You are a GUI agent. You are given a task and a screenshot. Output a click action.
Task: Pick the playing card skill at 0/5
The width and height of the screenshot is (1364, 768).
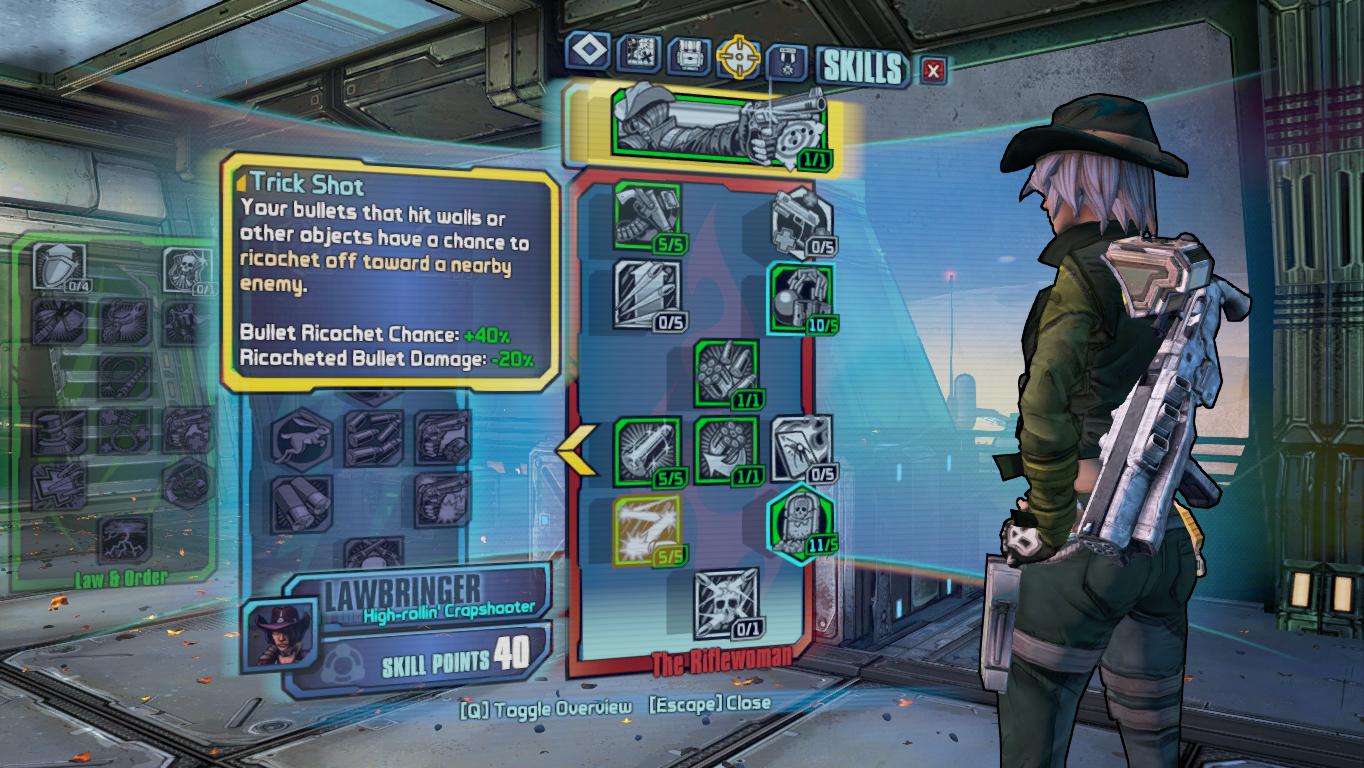tap(802, 449)
